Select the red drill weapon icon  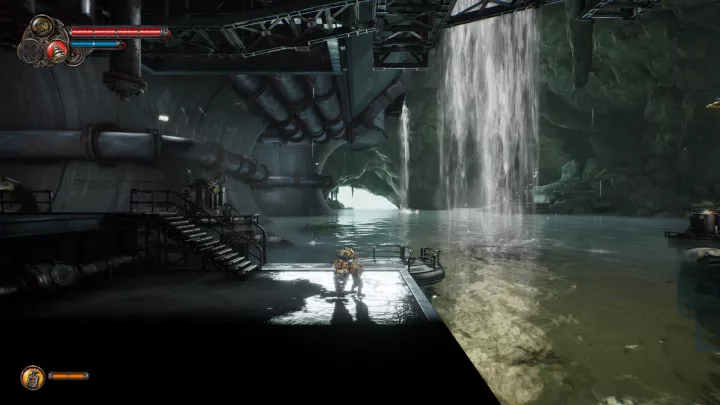[58, 53]
